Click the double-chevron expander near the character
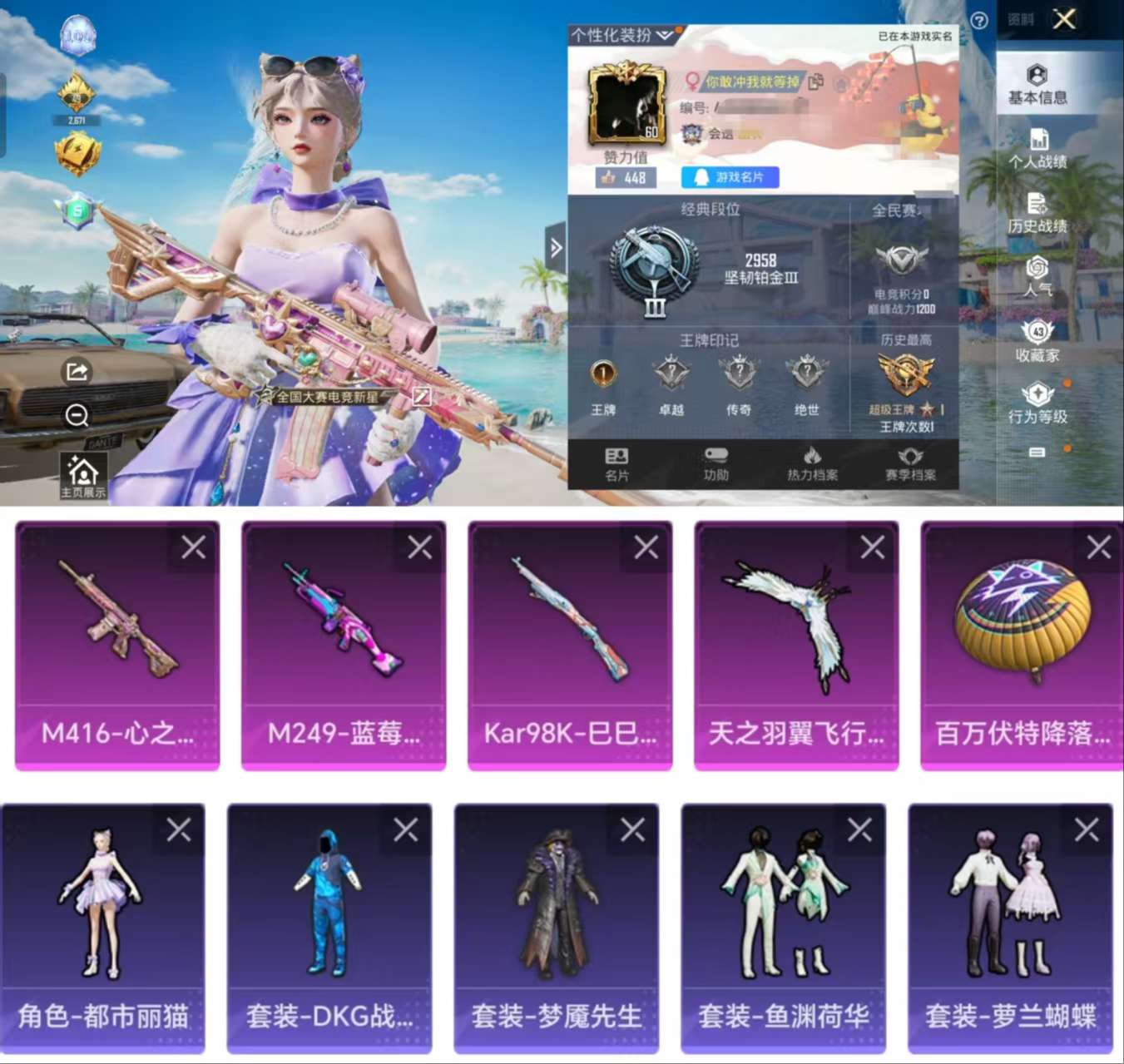 555,245
